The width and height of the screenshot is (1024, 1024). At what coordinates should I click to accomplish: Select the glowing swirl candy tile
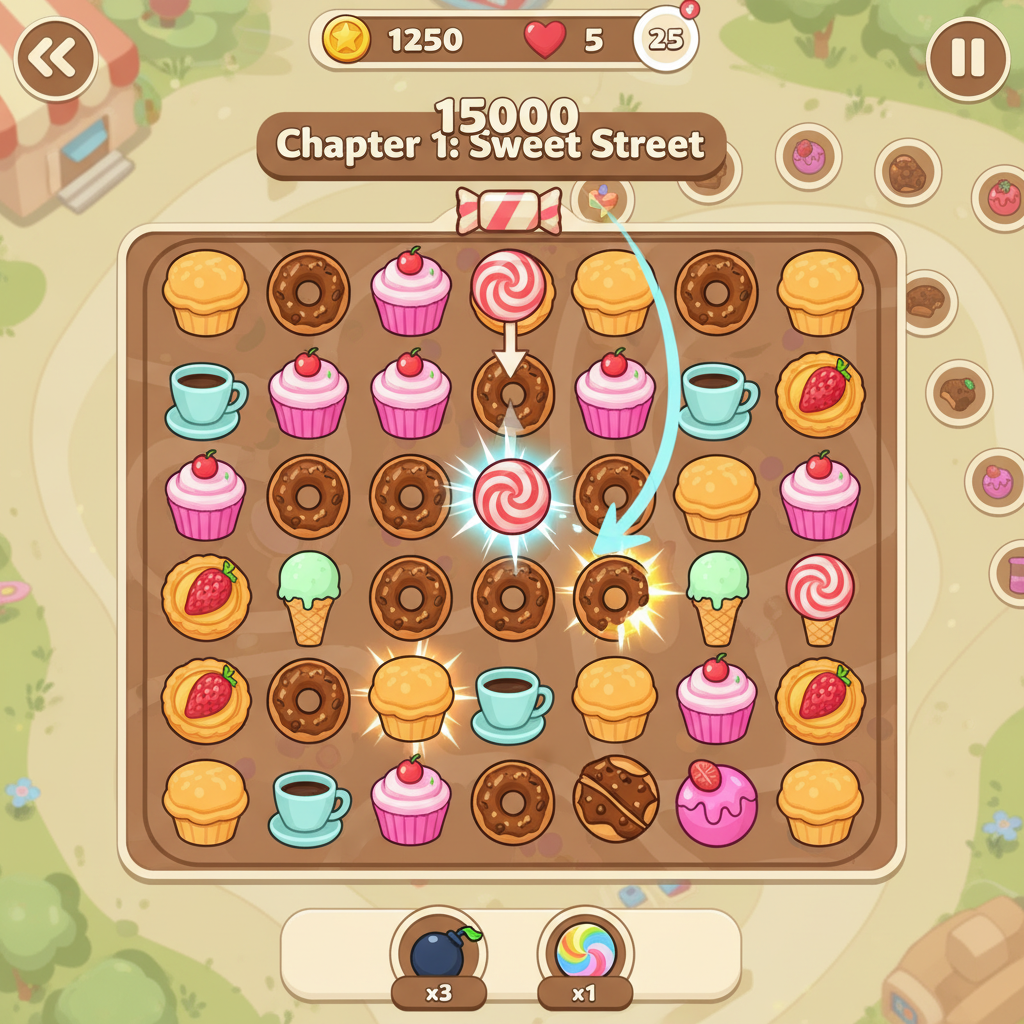511,495
